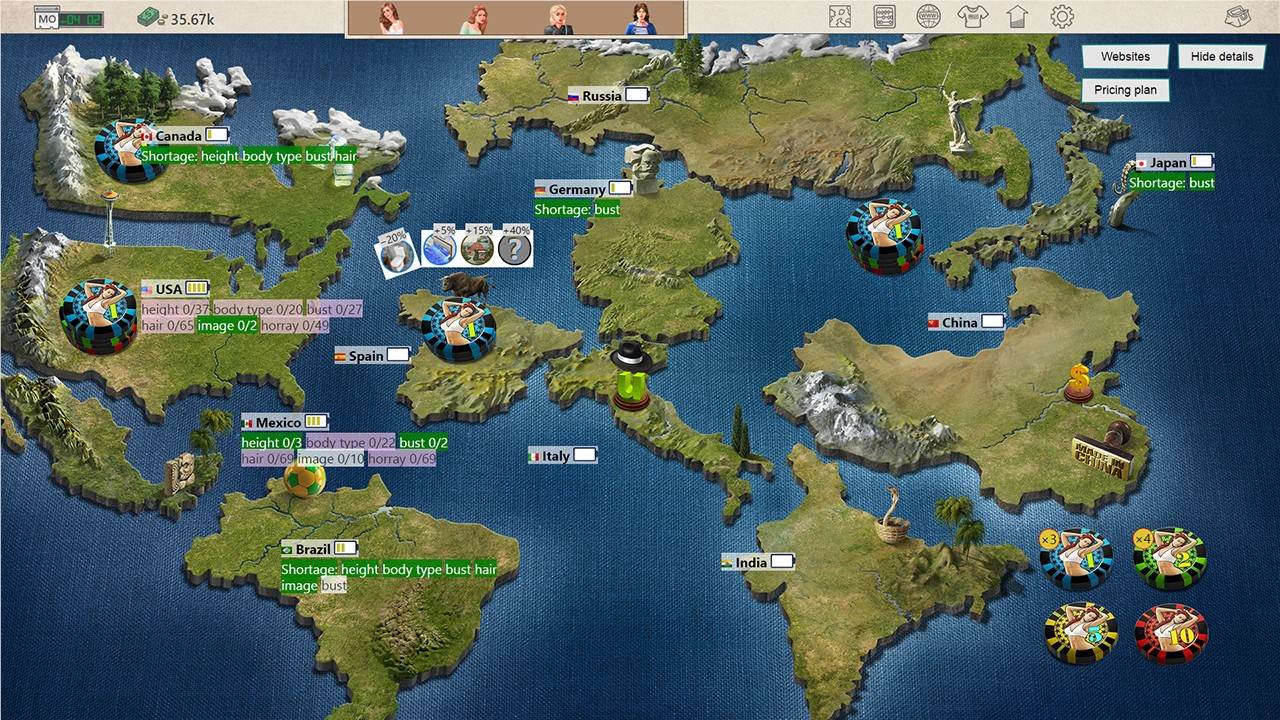Click the Websites button
The height and width of the screenshot is (720, 1280).
[1124, 57]
